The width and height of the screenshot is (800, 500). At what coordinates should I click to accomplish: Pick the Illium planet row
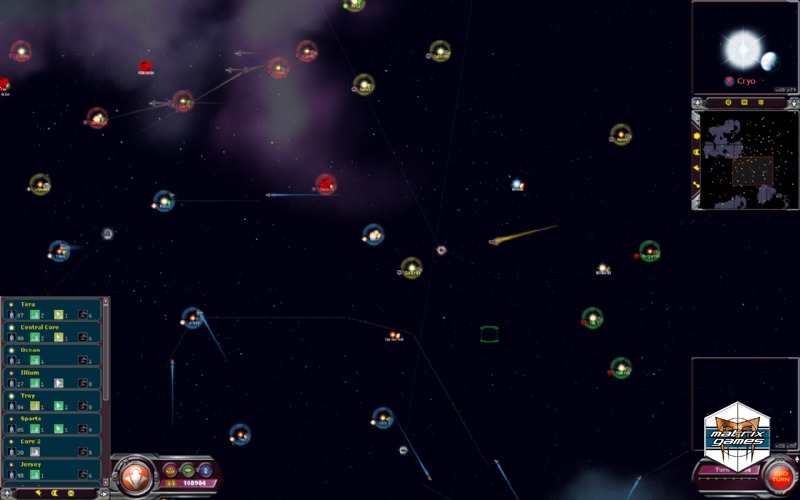point(52,378)
